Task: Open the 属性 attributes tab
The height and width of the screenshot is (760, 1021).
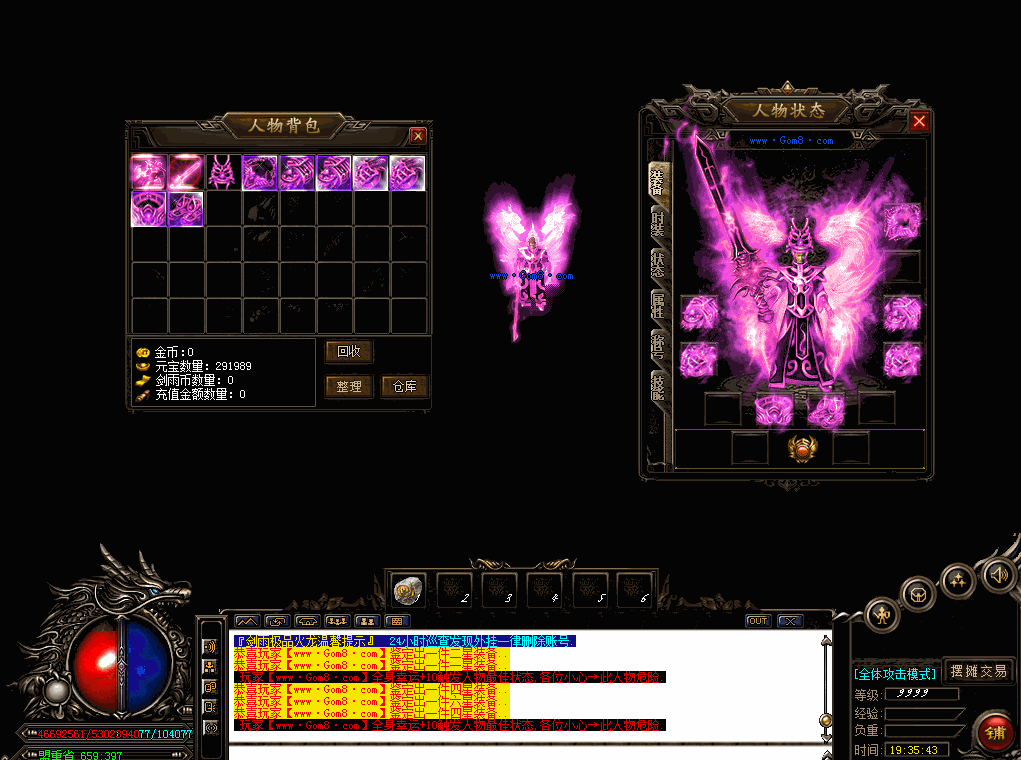Action: point(658,306)
